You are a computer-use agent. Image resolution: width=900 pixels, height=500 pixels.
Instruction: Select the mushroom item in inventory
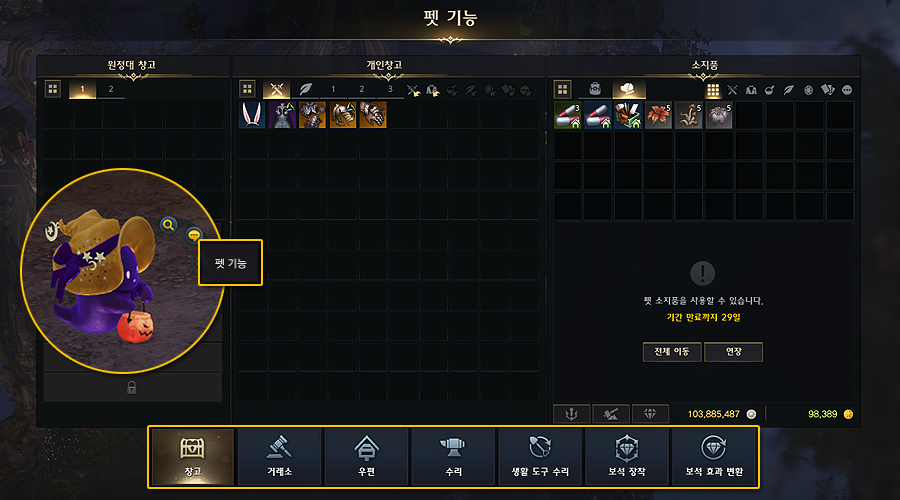pyautogui.click(x=689, y=115)
